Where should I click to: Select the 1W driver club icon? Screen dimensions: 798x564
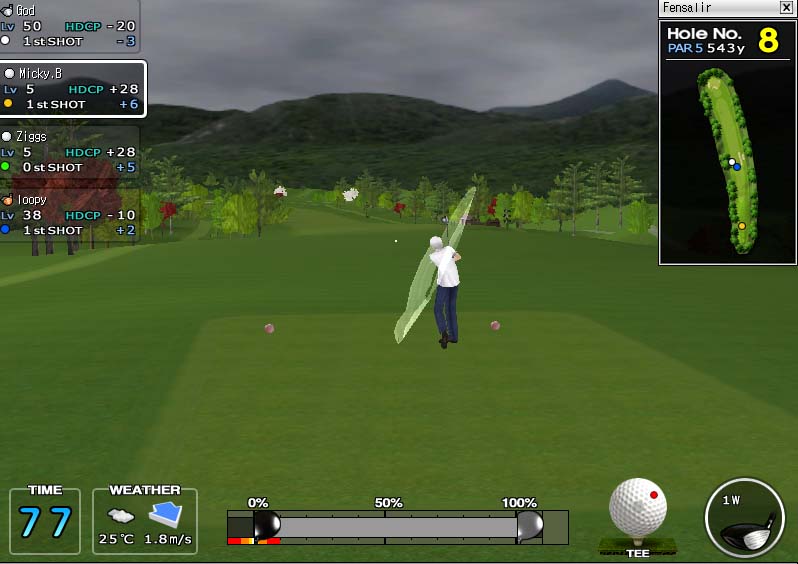(744, 518)
